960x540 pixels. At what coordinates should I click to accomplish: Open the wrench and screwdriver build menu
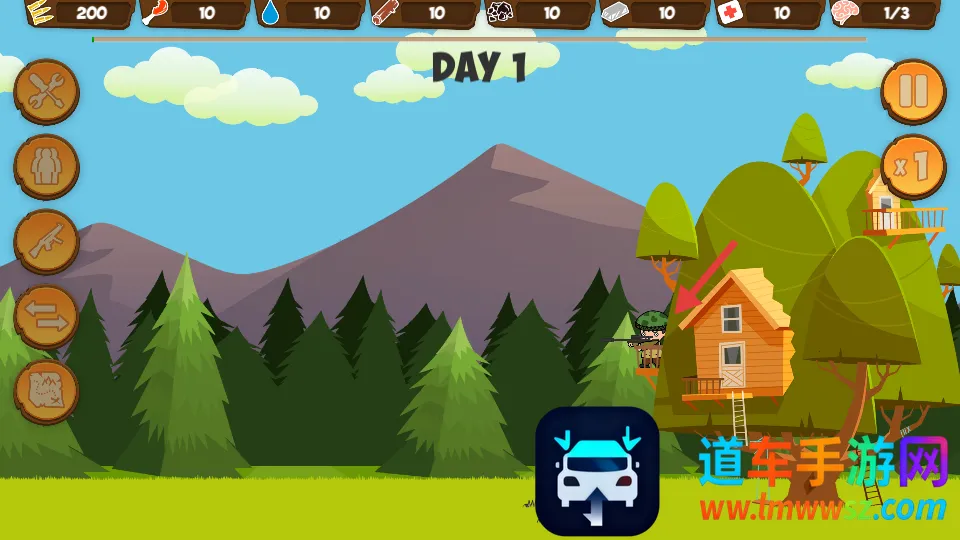pyautogui.click(x=46, y=92)
